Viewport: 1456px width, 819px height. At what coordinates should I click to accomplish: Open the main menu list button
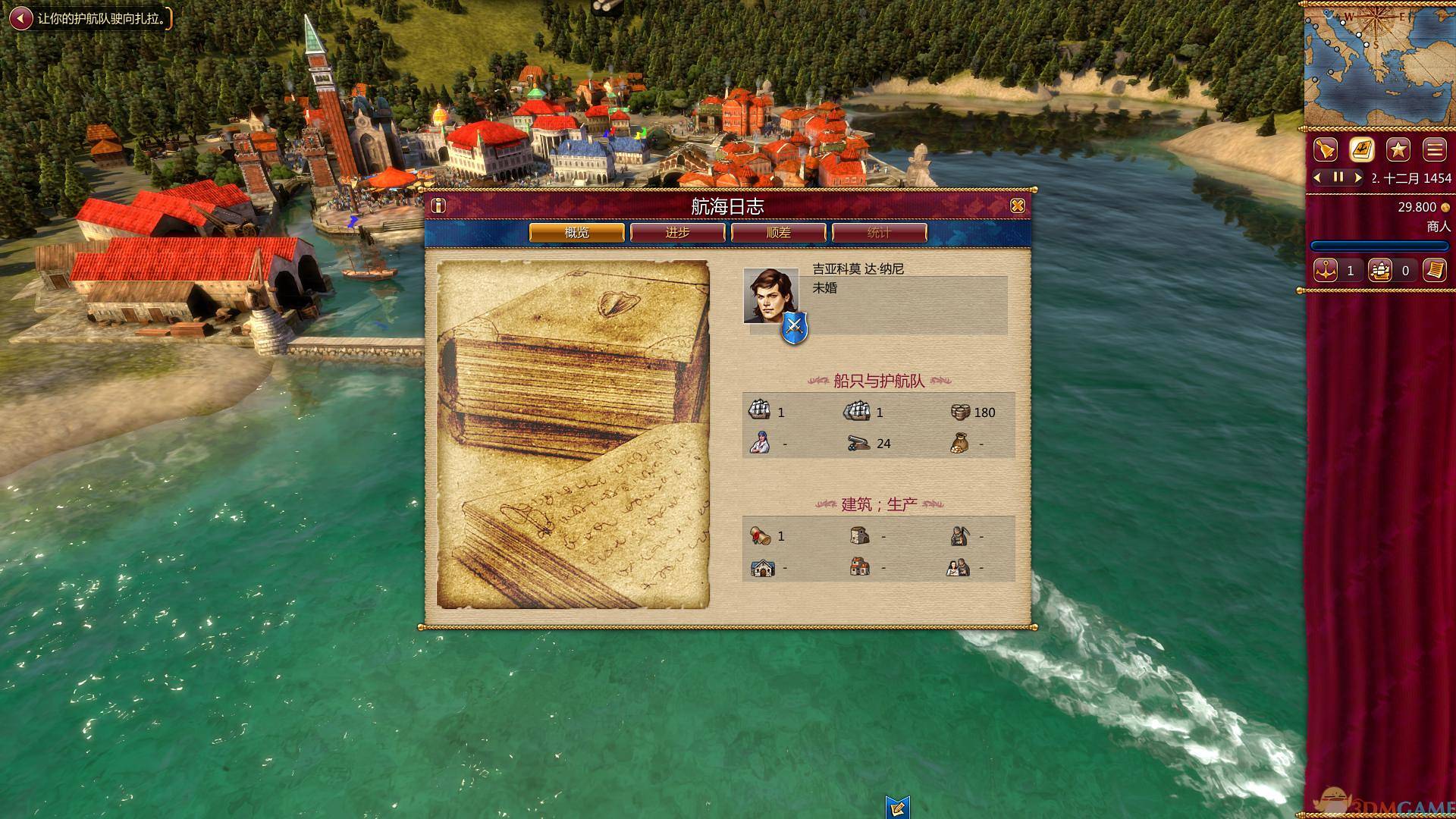coord(1434,149)
